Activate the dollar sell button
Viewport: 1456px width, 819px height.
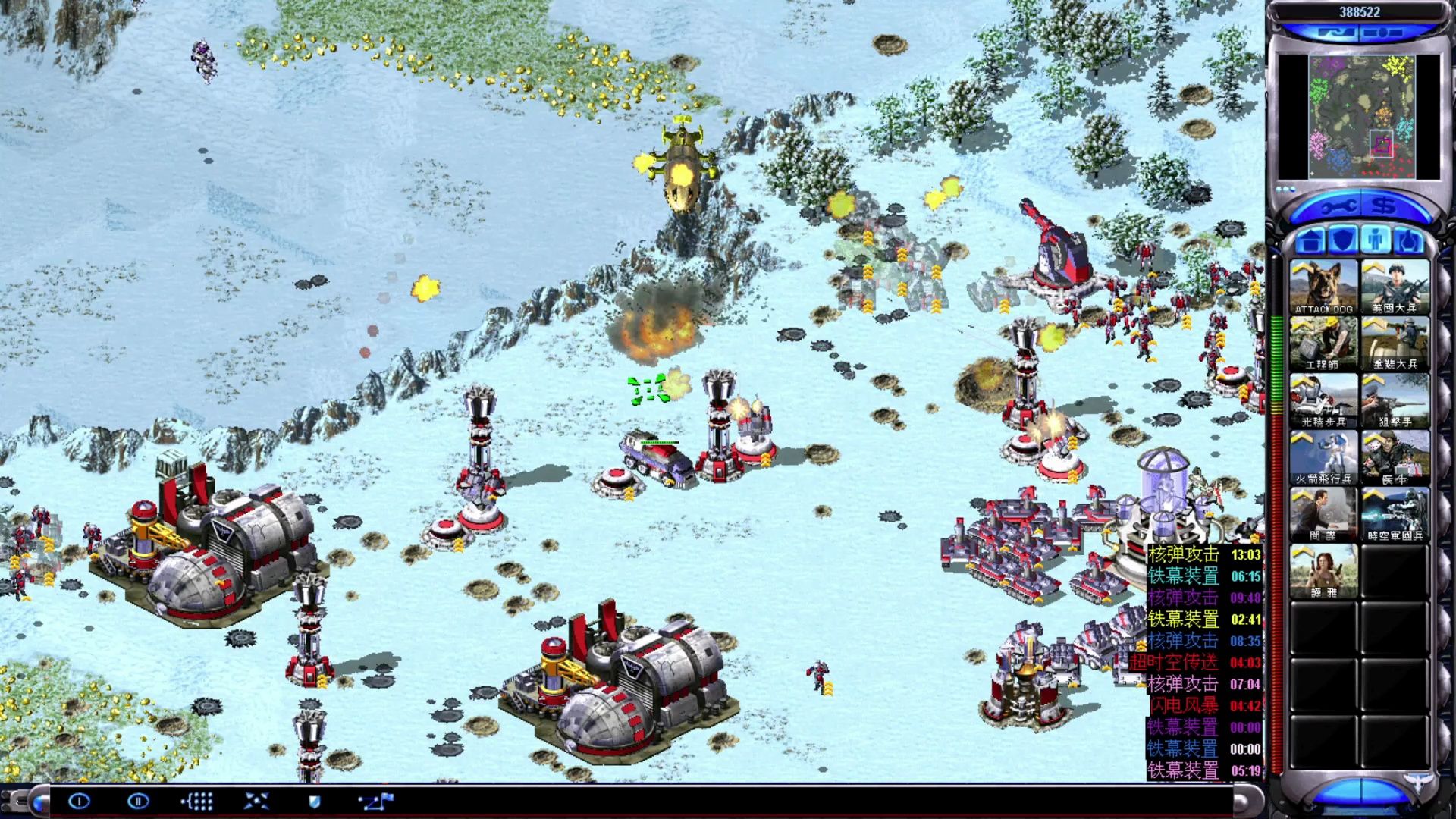point(1385,206)
